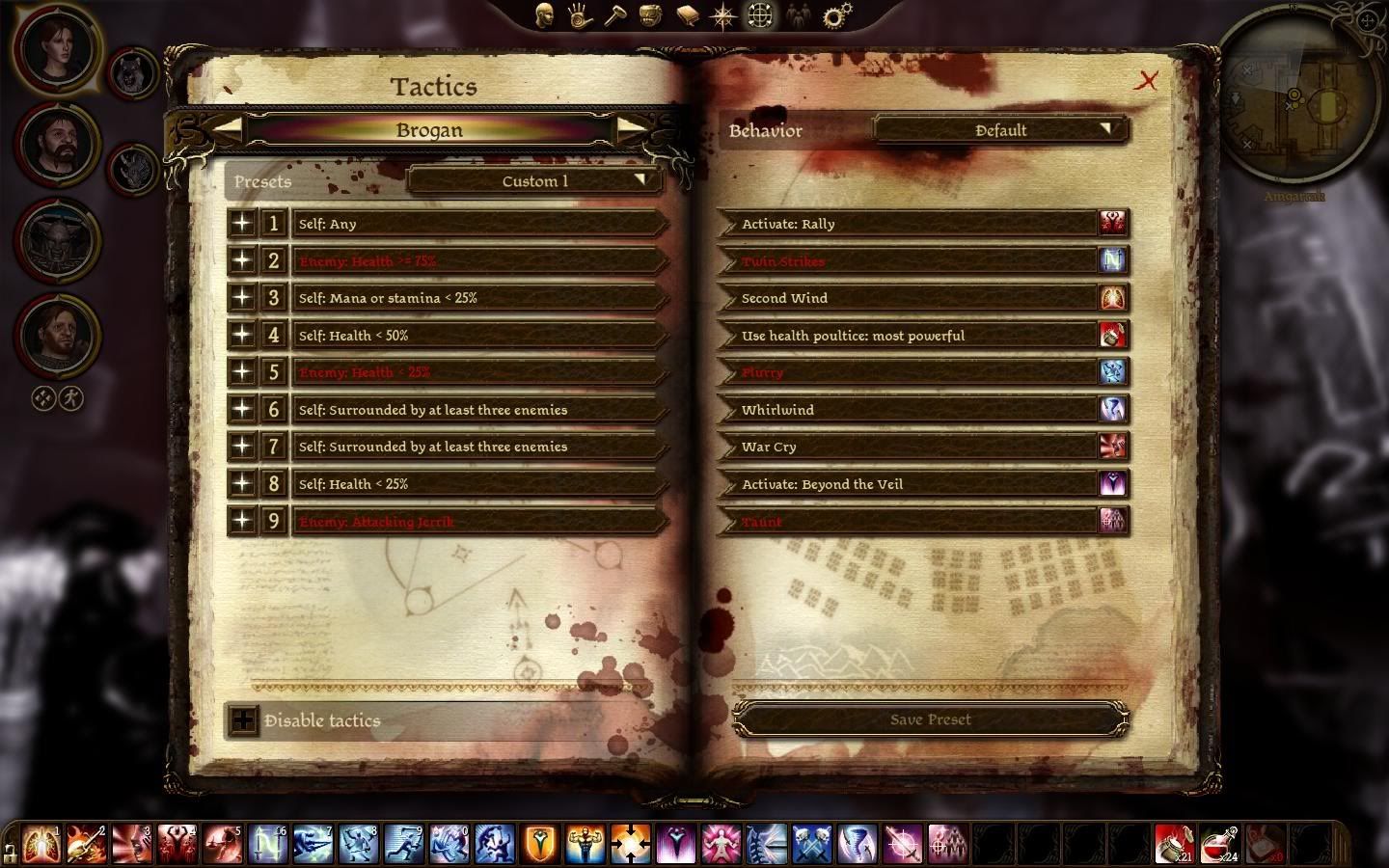This screenshot has width=1389, height=868.
Task: Open the Behavior dropdown set to Default
Action: [1000, 130]
